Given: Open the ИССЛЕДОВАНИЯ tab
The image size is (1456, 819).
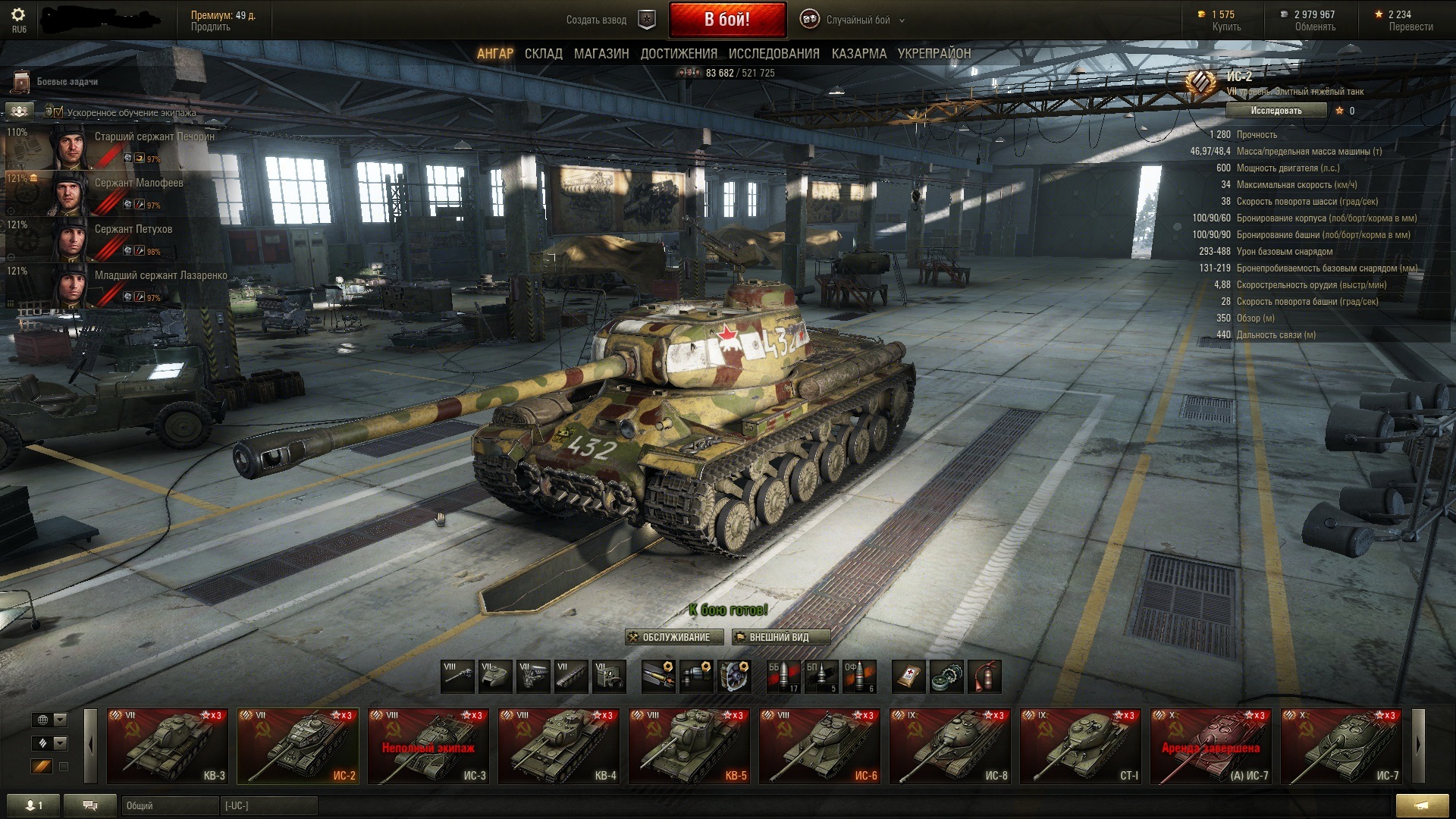Looking at the screenshot, I should point(773,54).
